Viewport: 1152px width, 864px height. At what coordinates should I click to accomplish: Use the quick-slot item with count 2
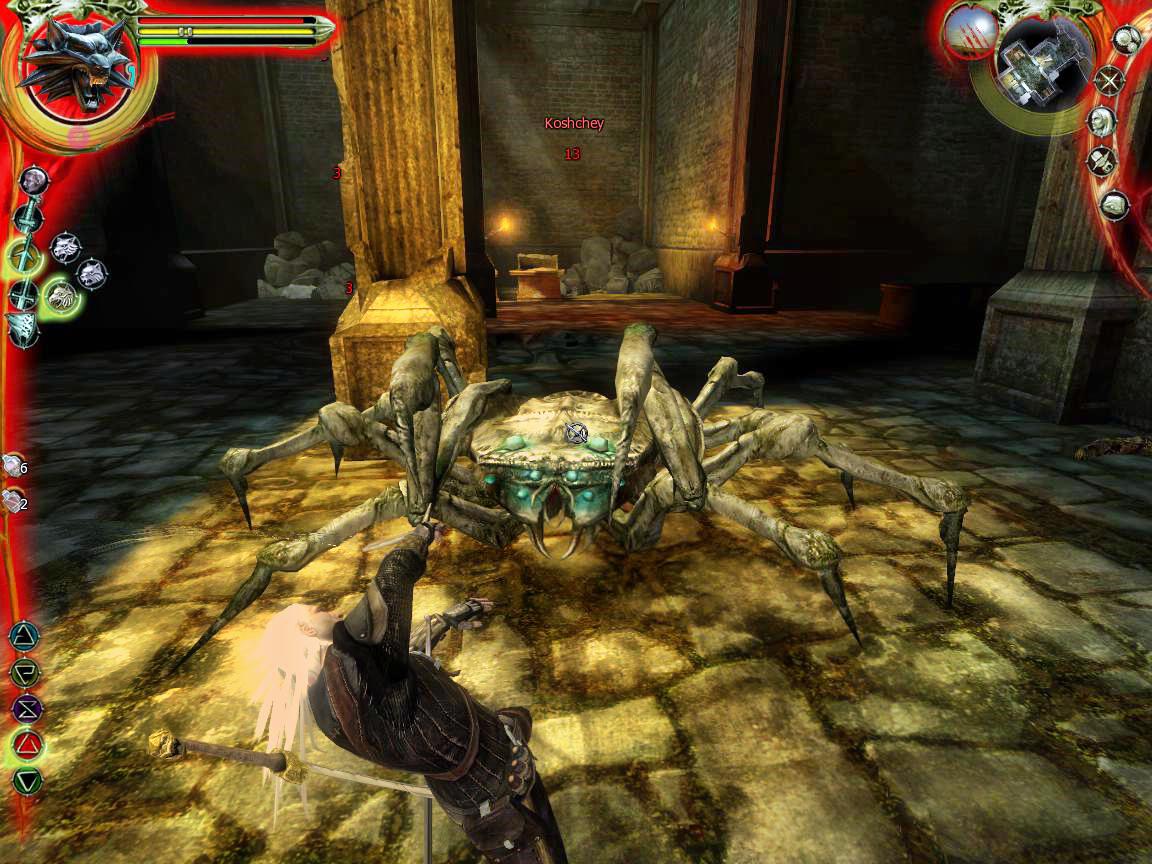14,502
